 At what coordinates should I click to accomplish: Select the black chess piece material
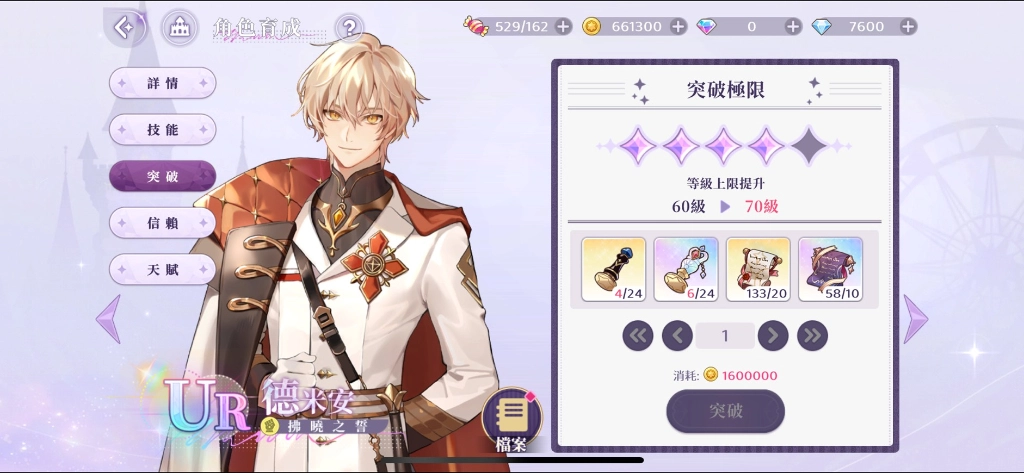[615, 269]
